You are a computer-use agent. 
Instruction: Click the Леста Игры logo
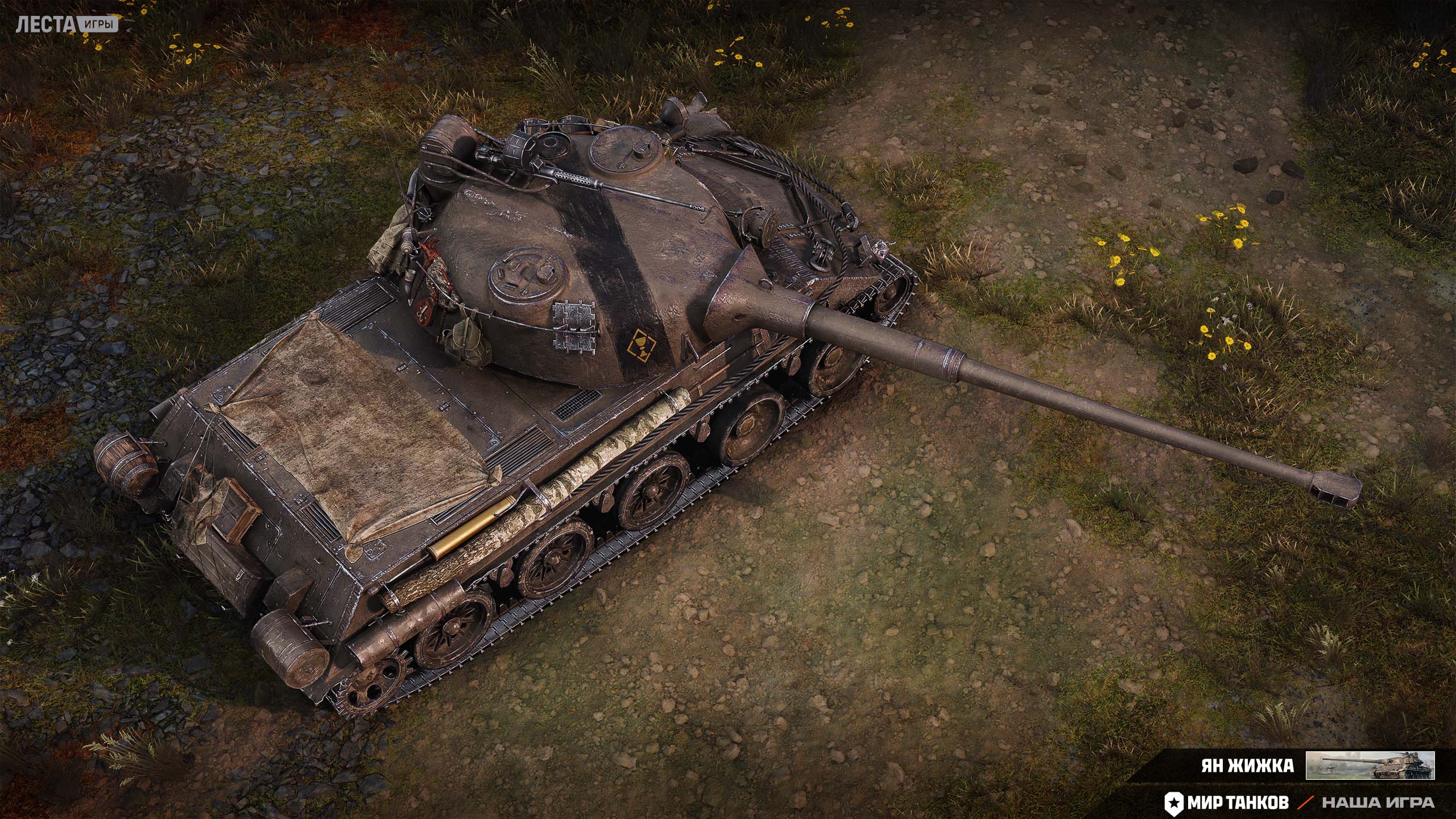pyautogui.click(x=67, y=24)
